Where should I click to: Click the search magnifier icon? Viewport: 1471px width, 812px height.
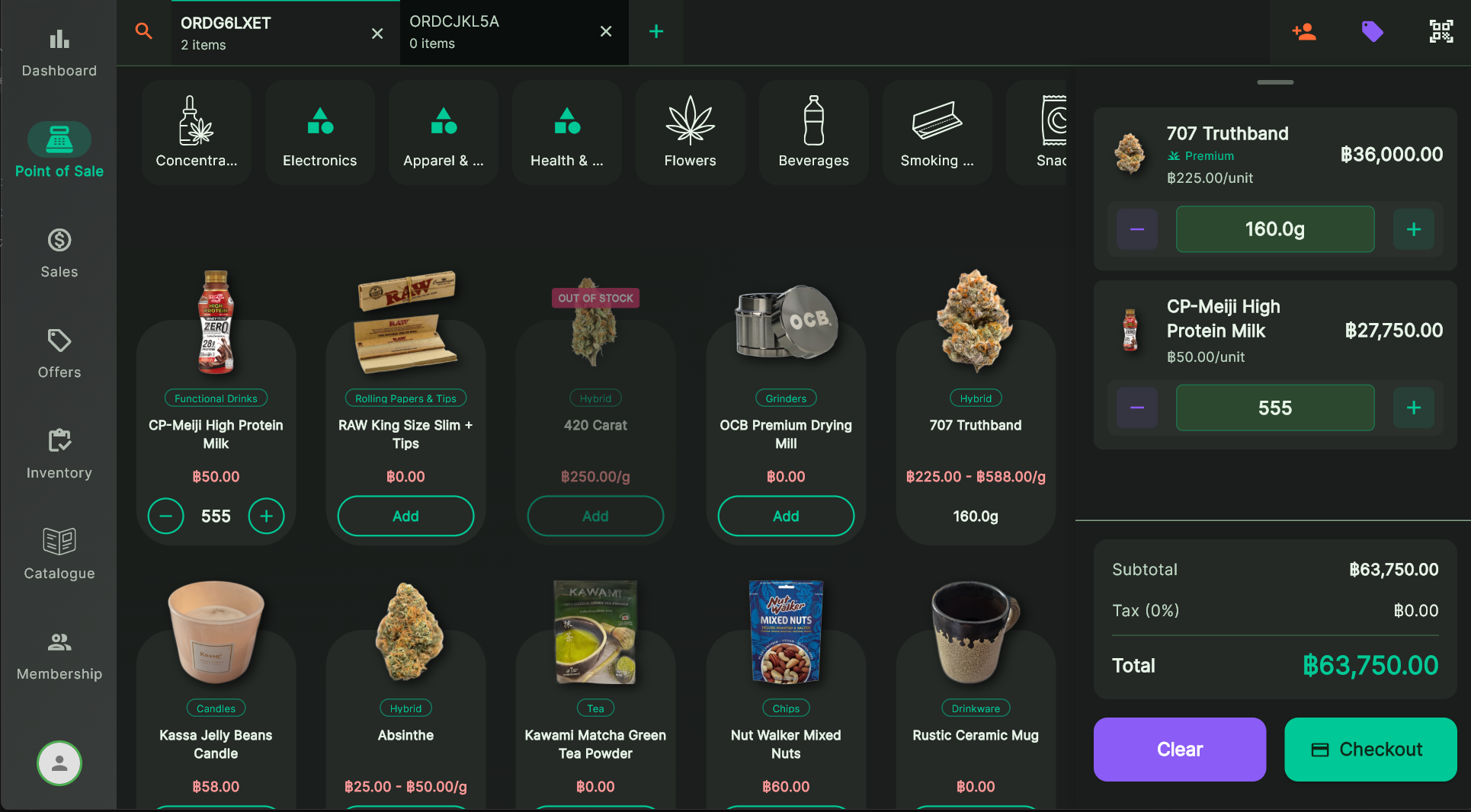(143, 31)
